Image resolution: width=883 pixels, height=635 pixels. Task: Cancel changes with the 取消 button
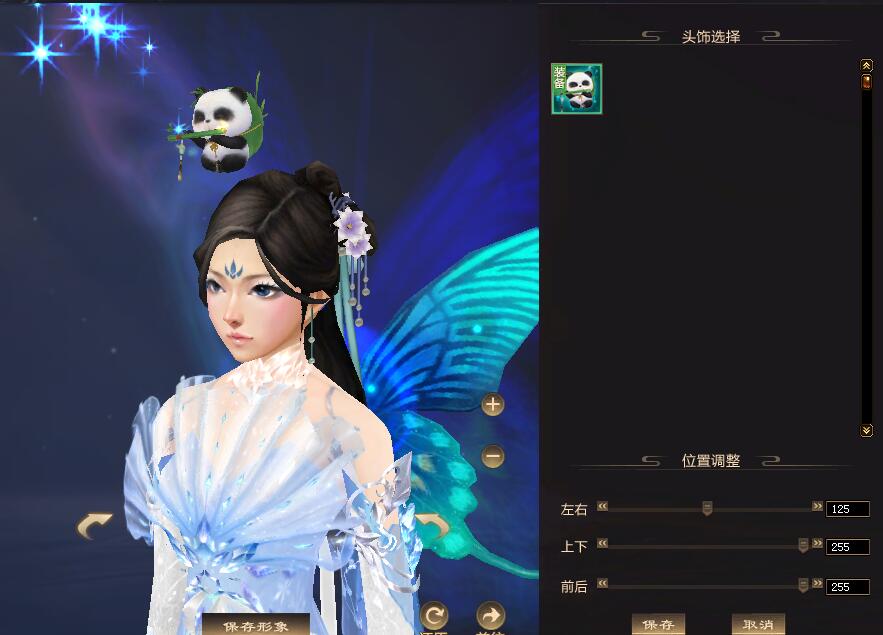coord(758,625)
